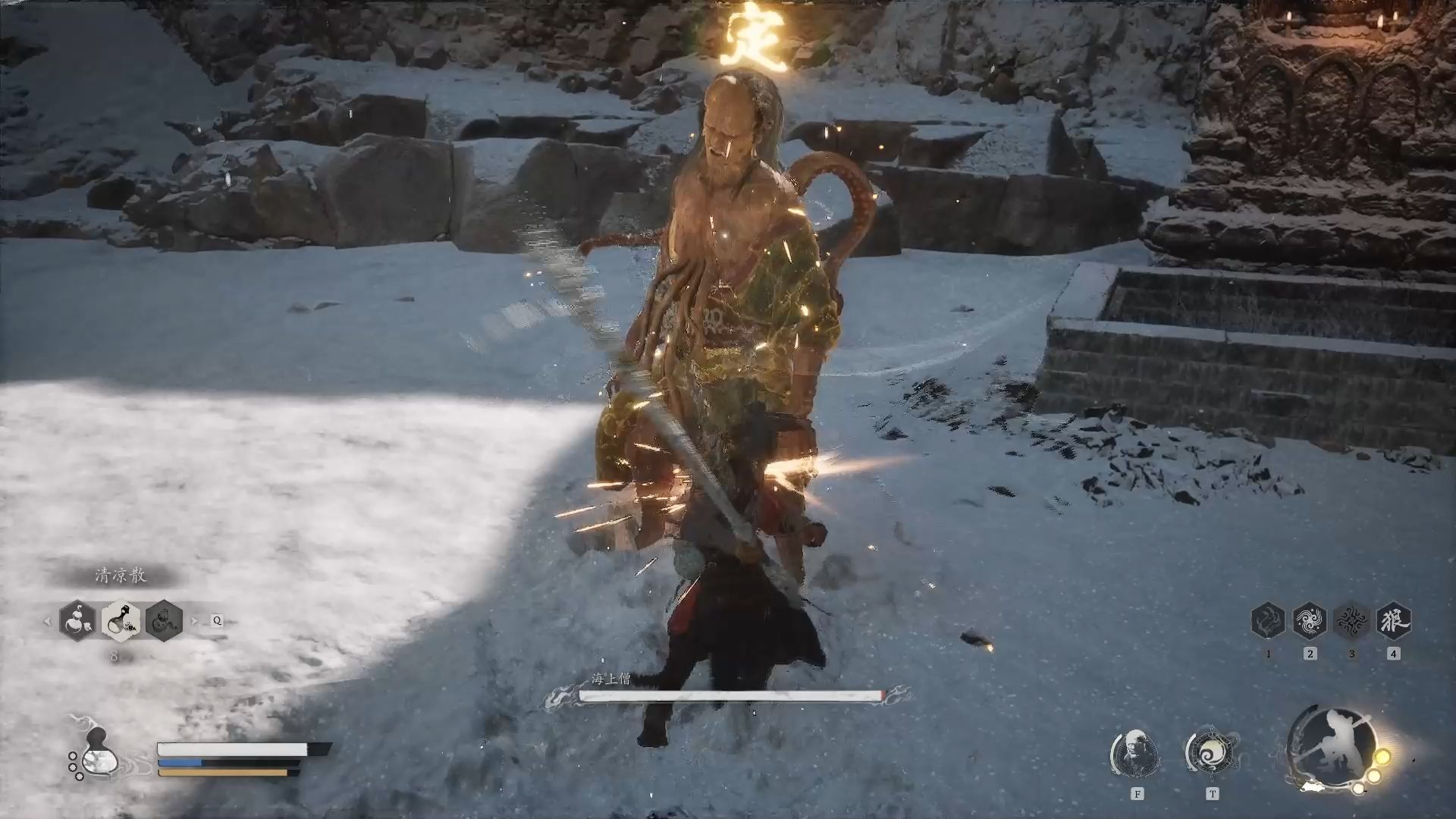Screen dimensions: 1456x819
Task: Click the staff stance silhouette emblem
Action: (x=1332, y=748)
